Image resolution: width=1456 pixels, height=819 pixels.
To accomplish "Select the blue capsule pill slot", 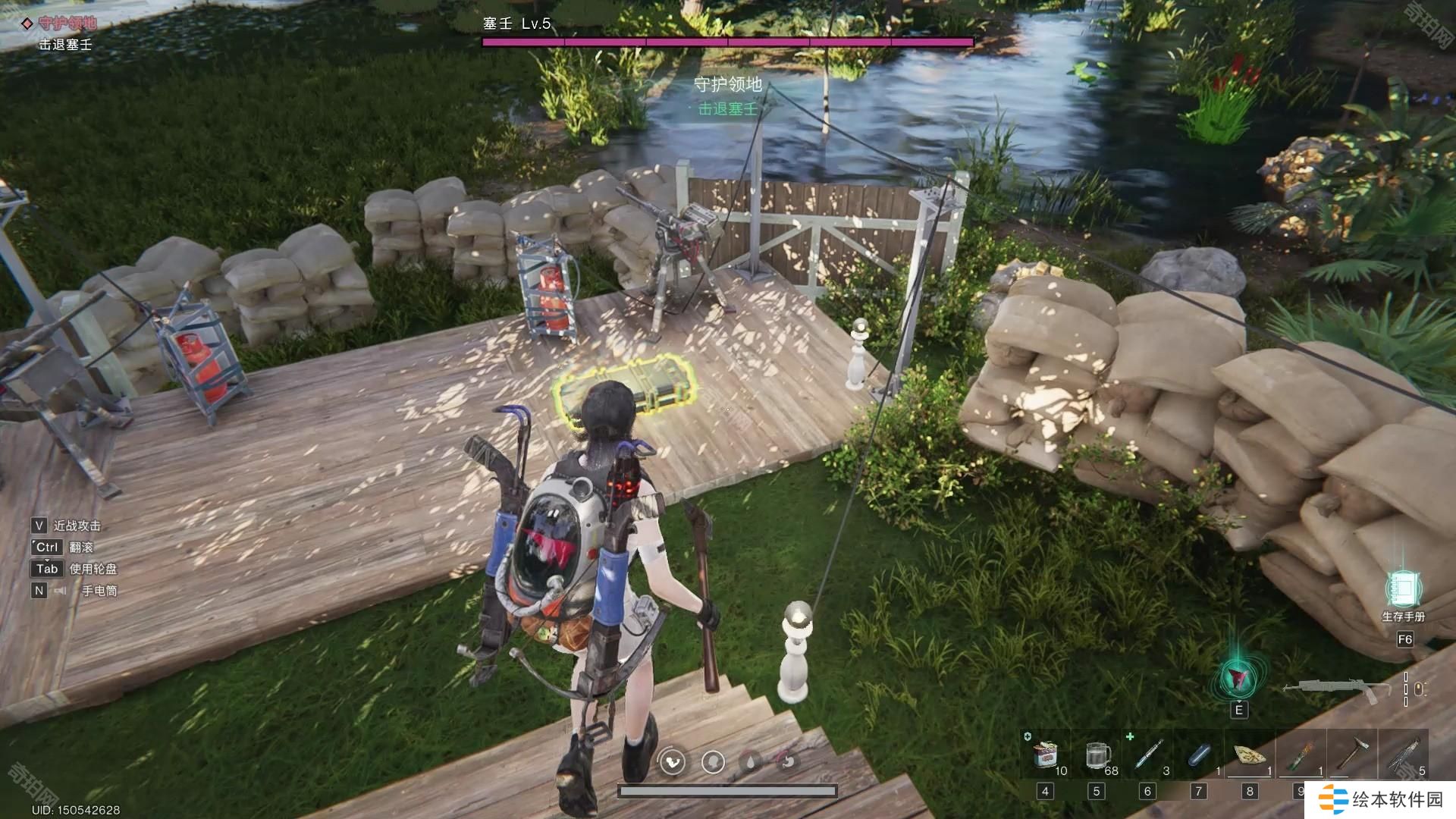I will click(1199, 756).
